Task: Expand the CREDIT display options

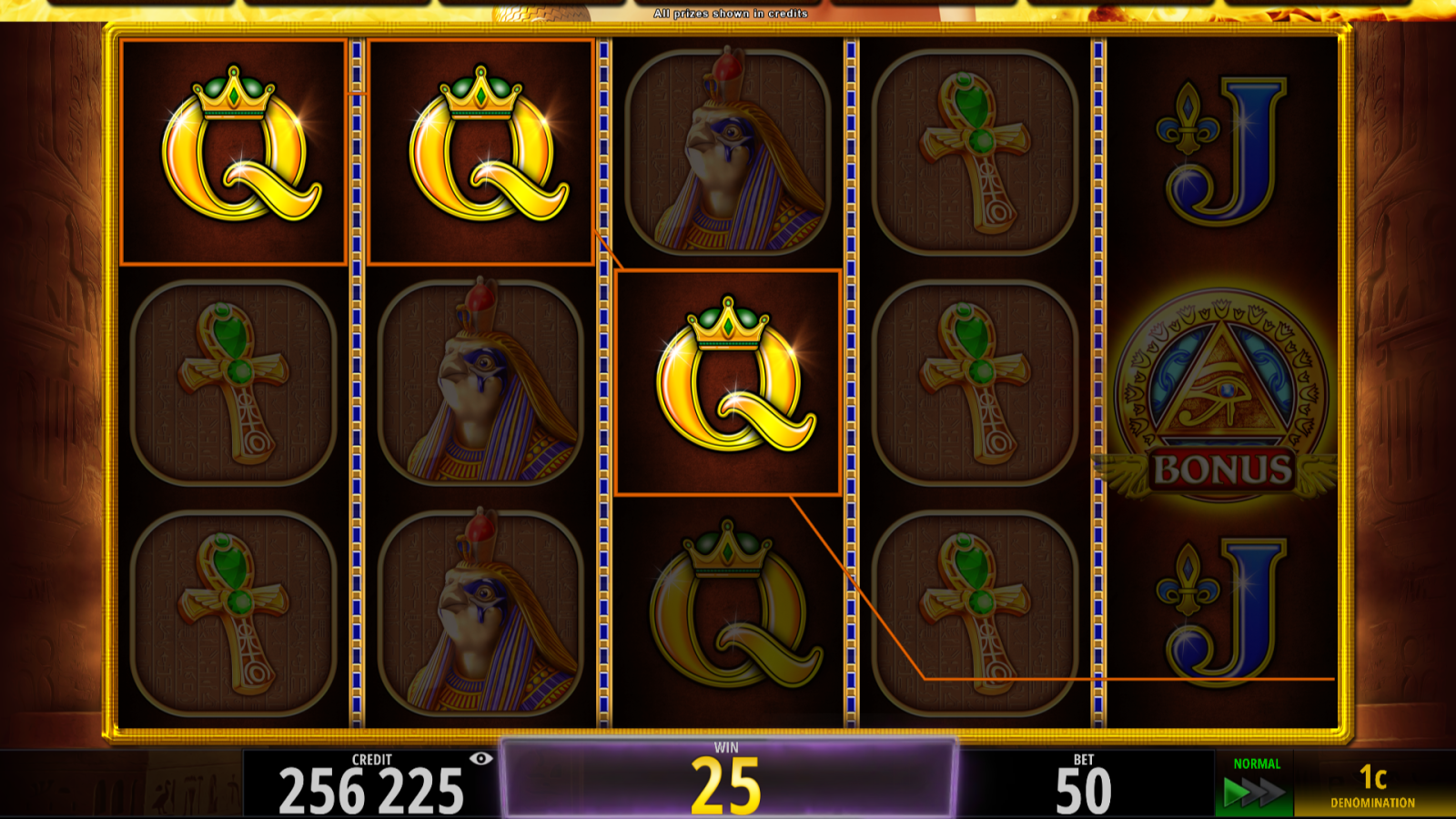Action: click(364, 781)
